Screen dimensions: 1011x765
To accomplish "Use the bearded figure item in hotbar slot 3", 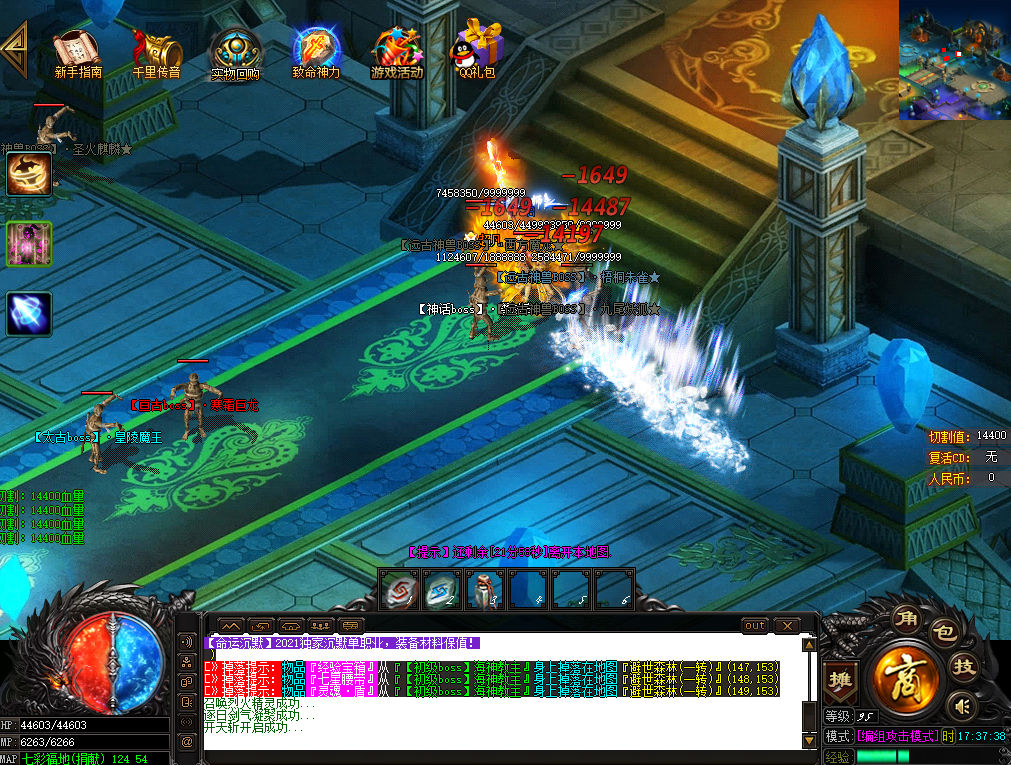I will click(x=486, y=589).
